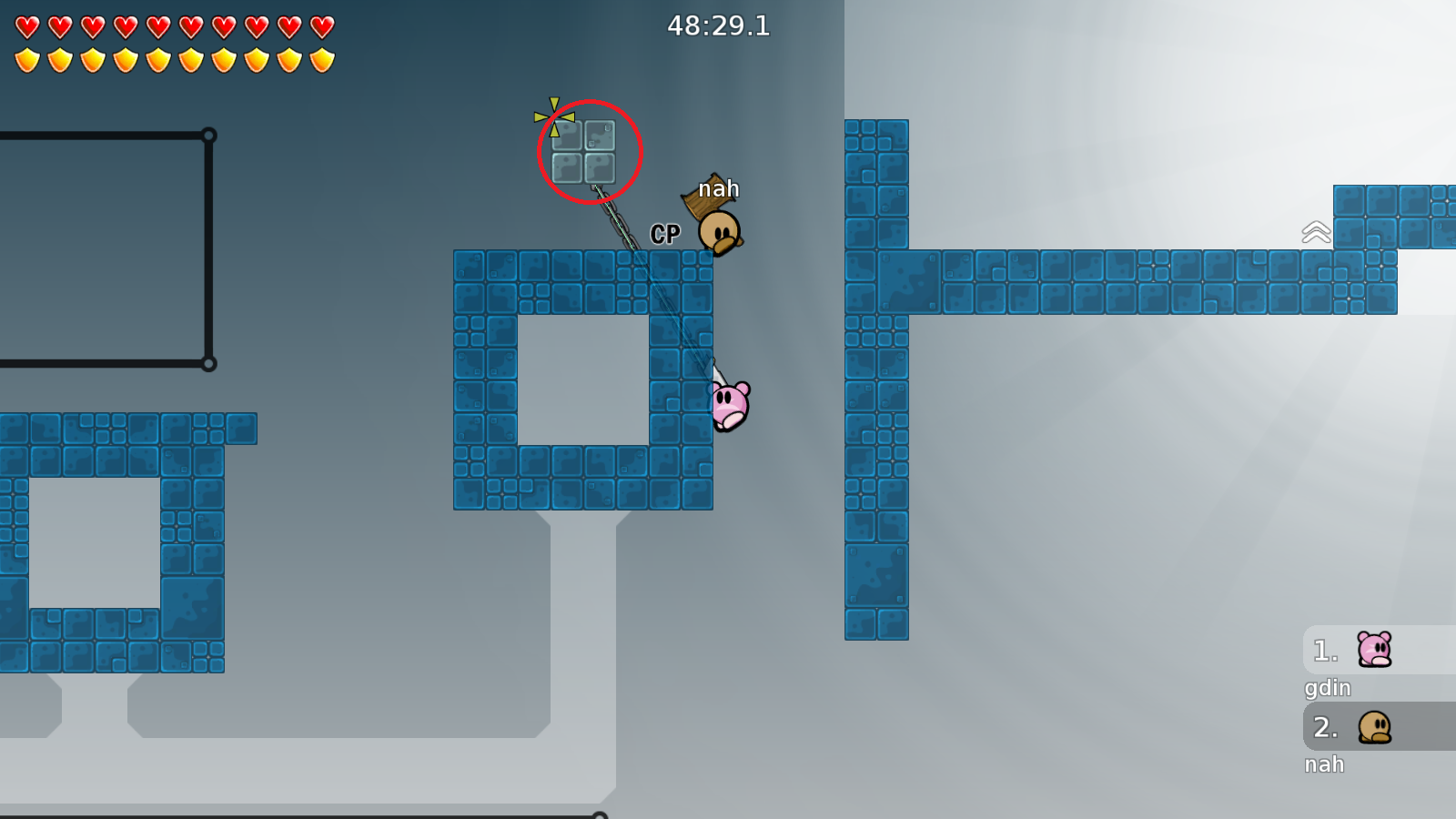Screen dimensions: 1456x819
Task: Click the first red heart icon
Action: (x=27, y=25)
